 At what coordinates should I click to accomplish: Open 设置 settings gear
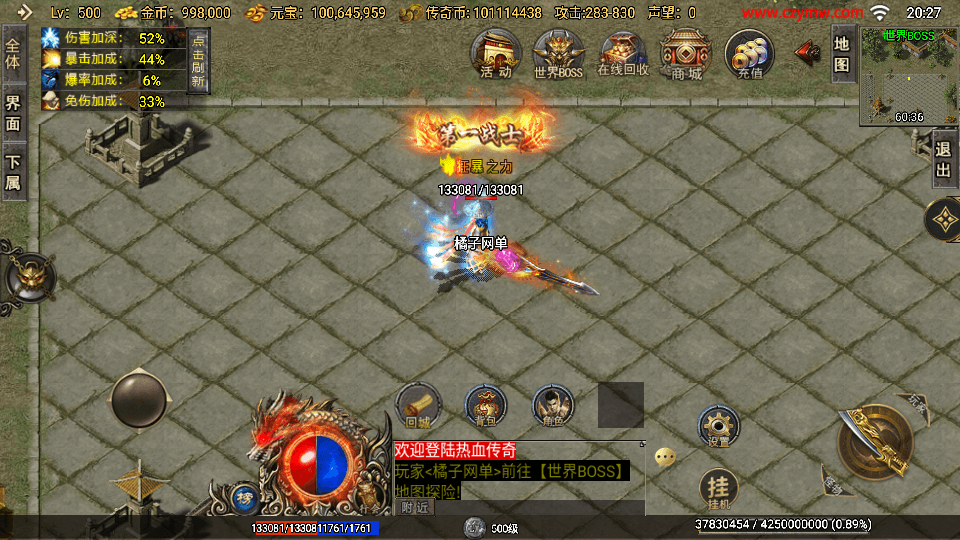pyautogui.click(x=718, y=427)
